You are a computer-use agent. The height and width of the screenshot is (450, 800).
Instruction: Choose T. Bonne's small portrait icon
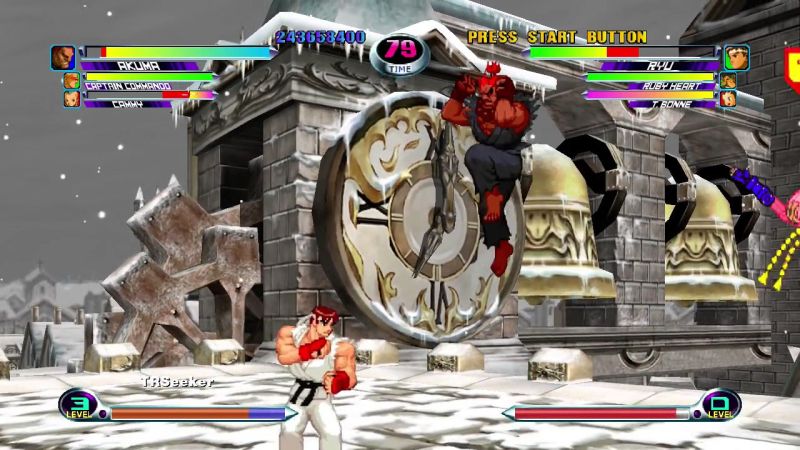(728, 98)
